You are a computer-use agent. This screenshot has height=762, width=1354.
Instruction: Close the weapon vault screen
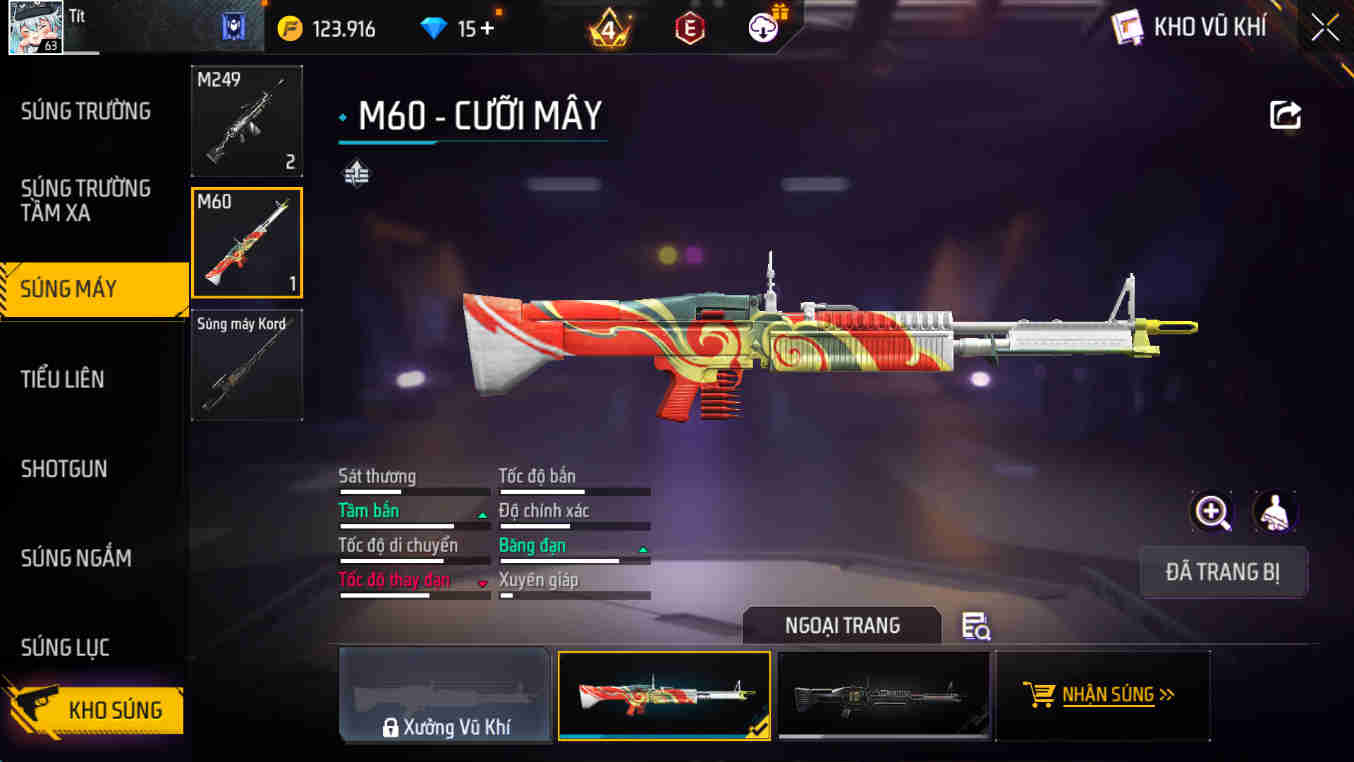coord(1325,28)
